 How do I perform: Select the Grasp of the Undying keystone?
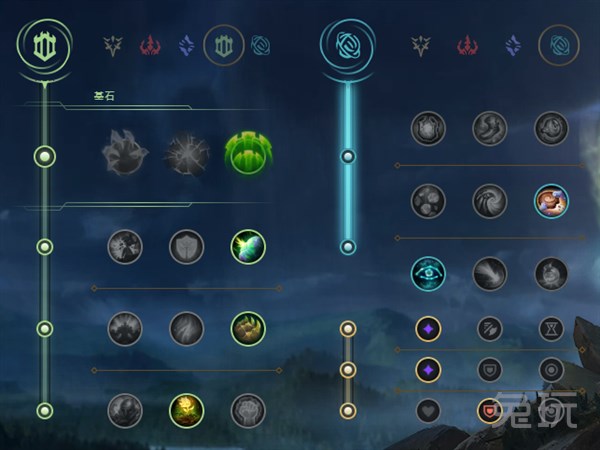click(x=125, y=155)
